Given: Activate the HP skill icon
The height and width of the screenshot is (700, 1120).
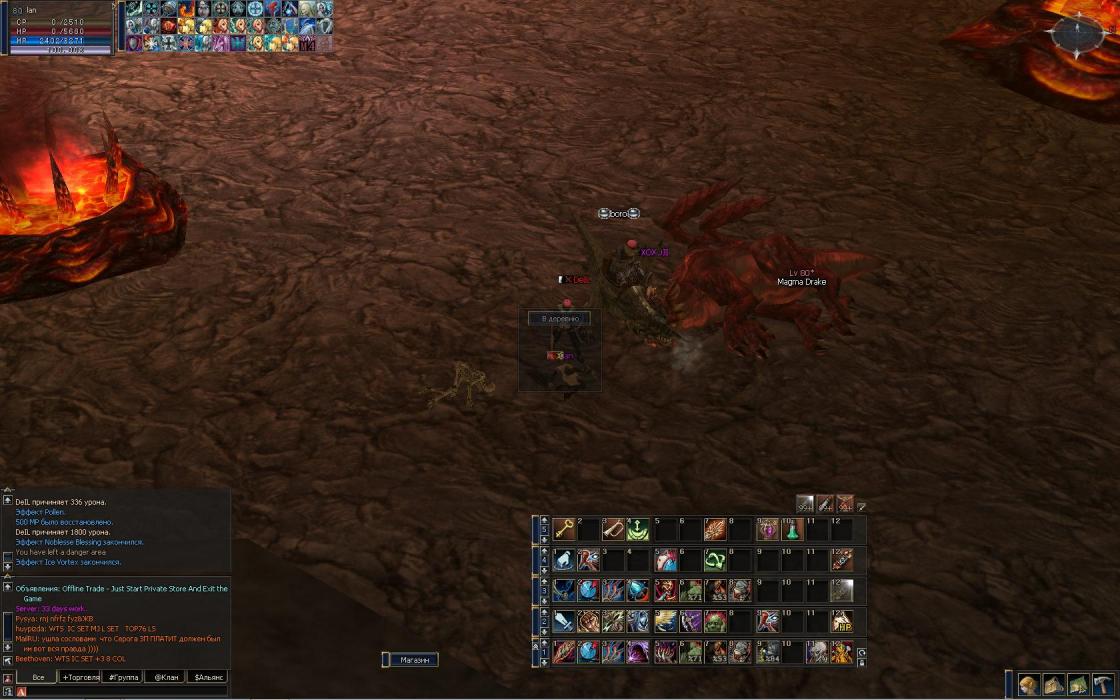Looking at the screenshot, I should [x=842, y=621].
